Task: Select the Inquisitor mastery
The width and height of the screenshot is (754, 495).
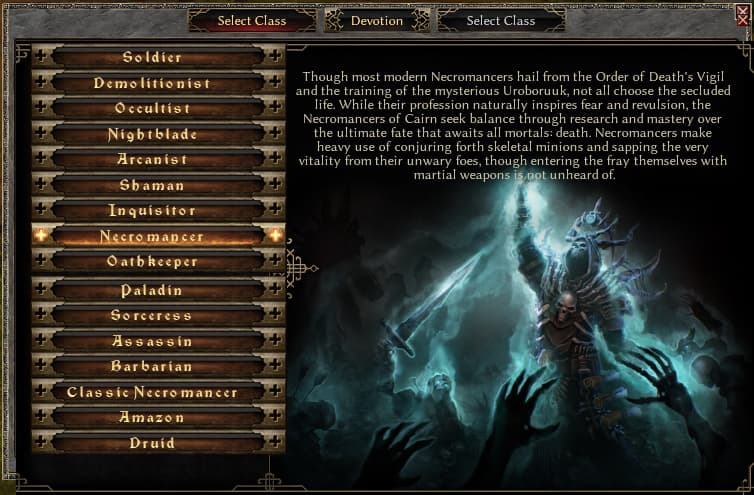Action: [153, 211]
